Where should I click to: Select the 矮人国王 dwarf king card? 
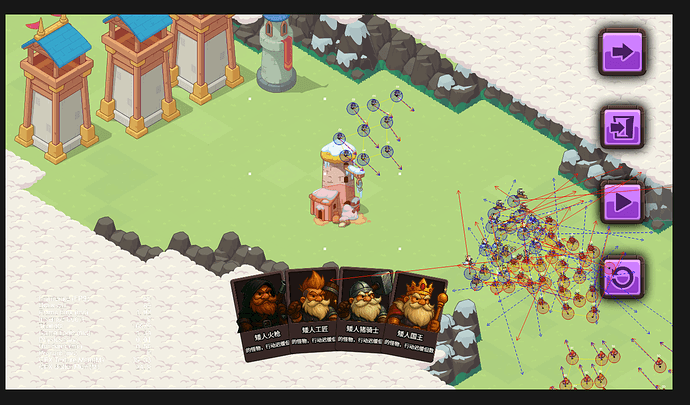416,312
